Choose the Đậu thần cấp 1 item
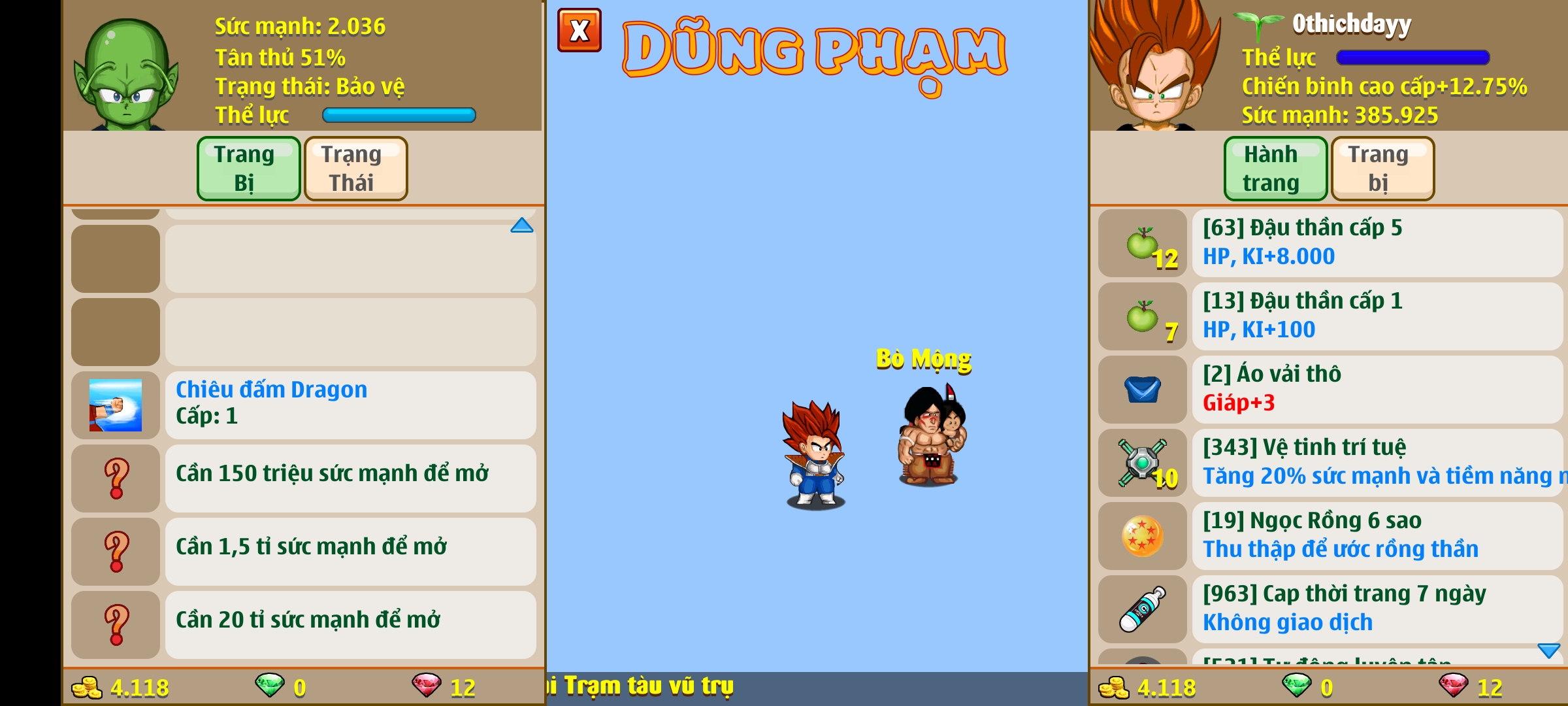This screenshot has width=1568, height=706. click(x=1375, y=316)
